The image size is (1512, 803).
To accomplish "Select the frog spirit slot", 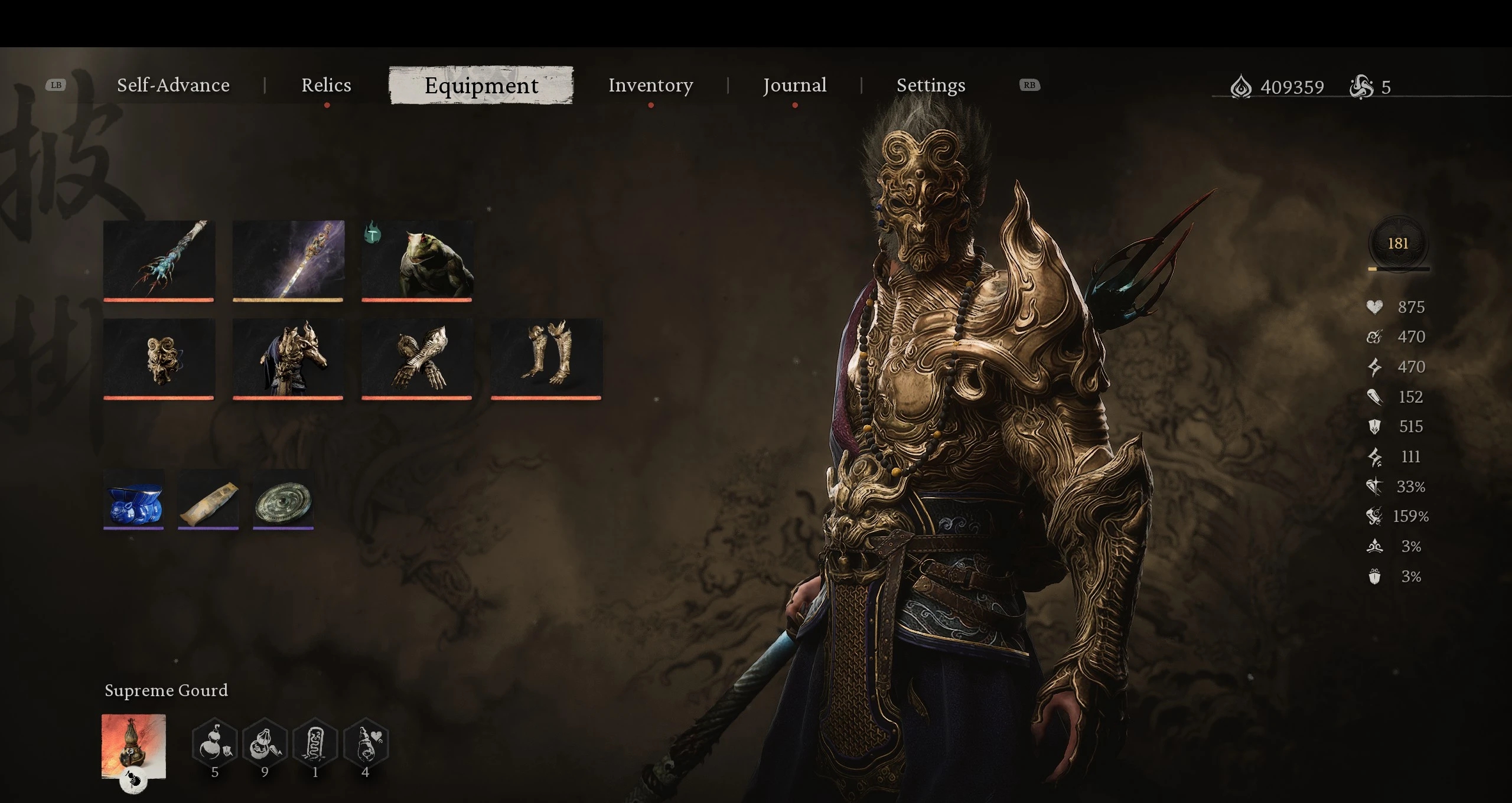I will click(417, 260).
